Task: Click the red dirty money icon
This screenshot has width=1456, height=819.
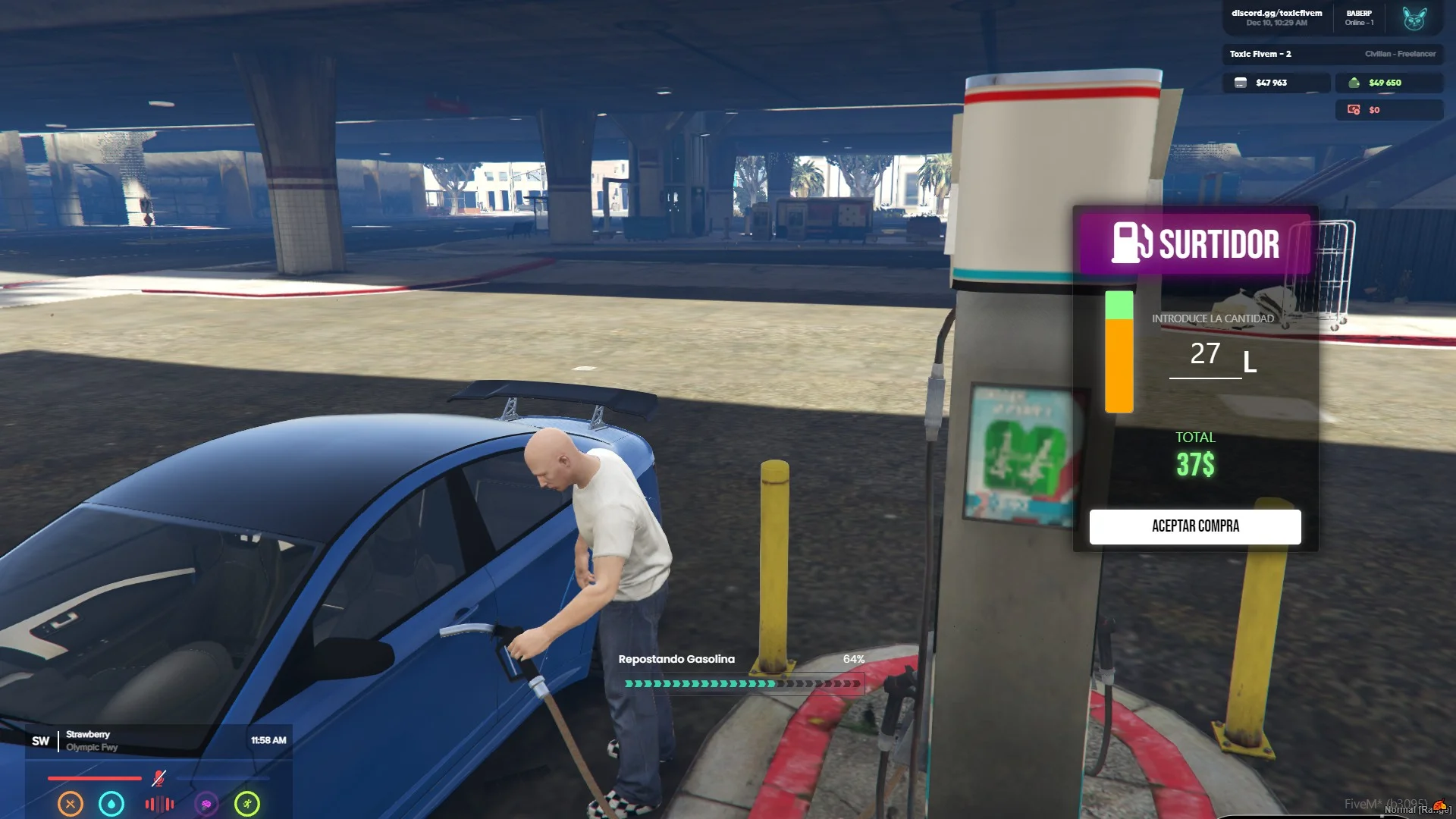Action: (x=1354, y=110)
